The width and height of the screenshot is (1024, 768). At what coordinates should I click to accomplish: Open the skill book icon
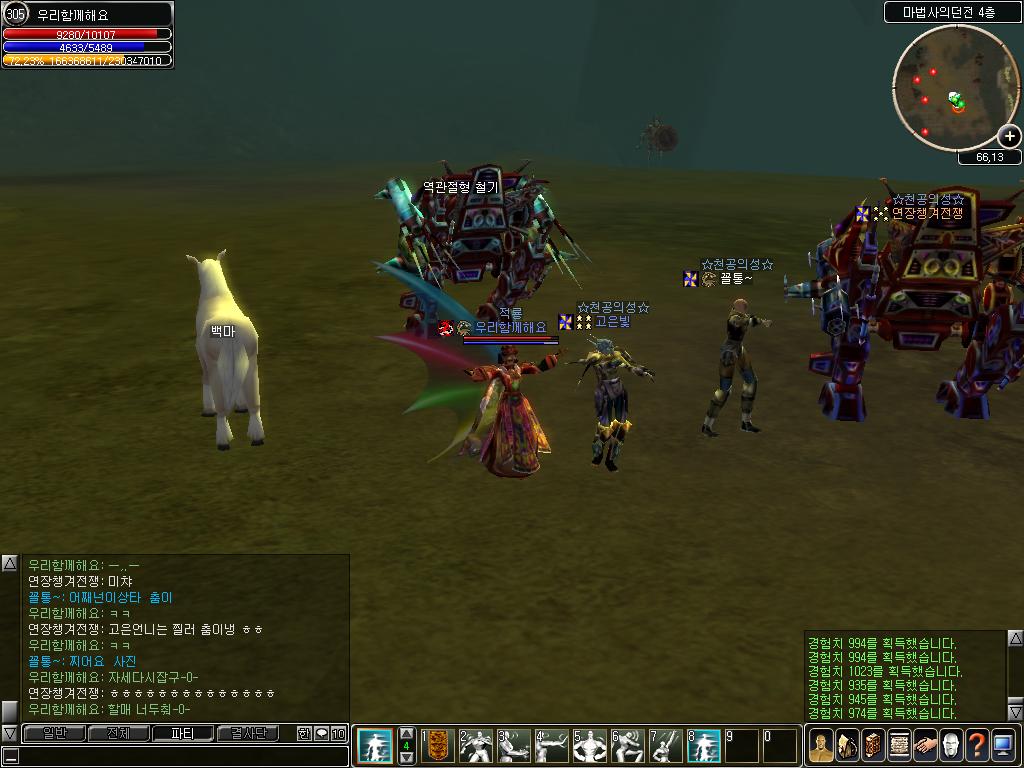[x=874, y=745]
